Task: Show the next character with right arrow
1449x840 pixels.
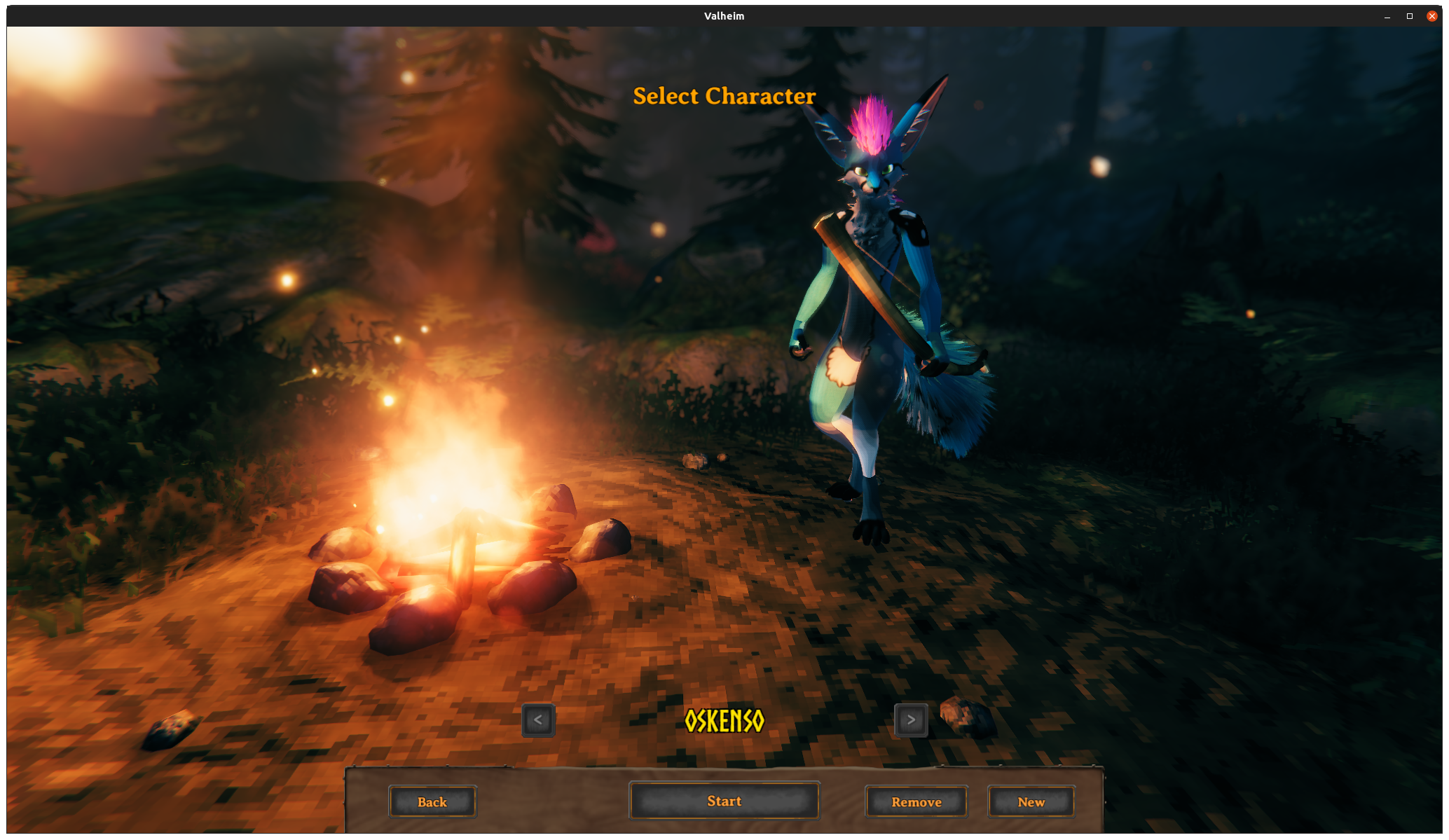Action: pos(911,719)
